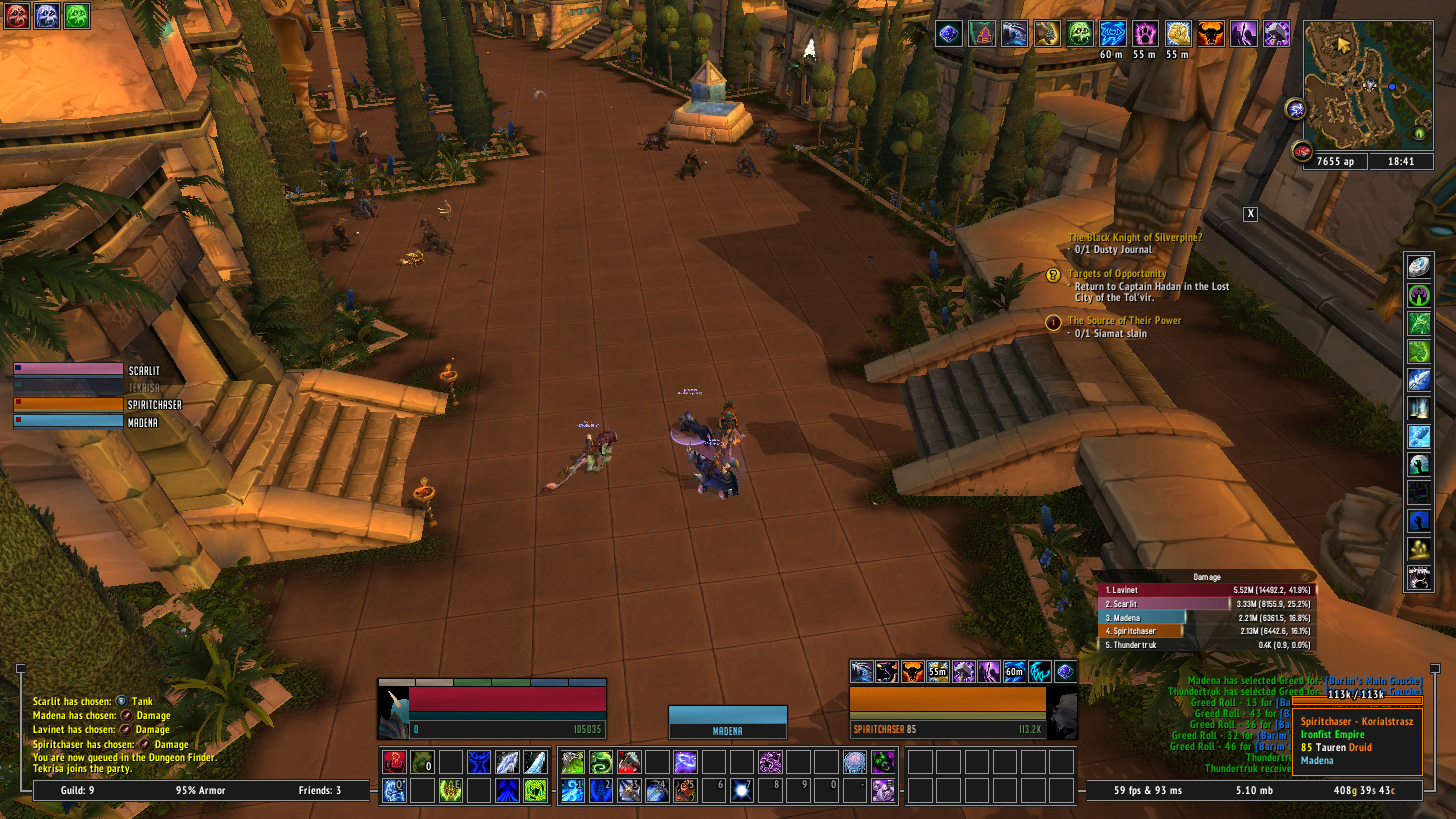Select The Source of Their Power quest
Image resolution: width=1456 pixels, height=819 pixels.
[1124, 321]
